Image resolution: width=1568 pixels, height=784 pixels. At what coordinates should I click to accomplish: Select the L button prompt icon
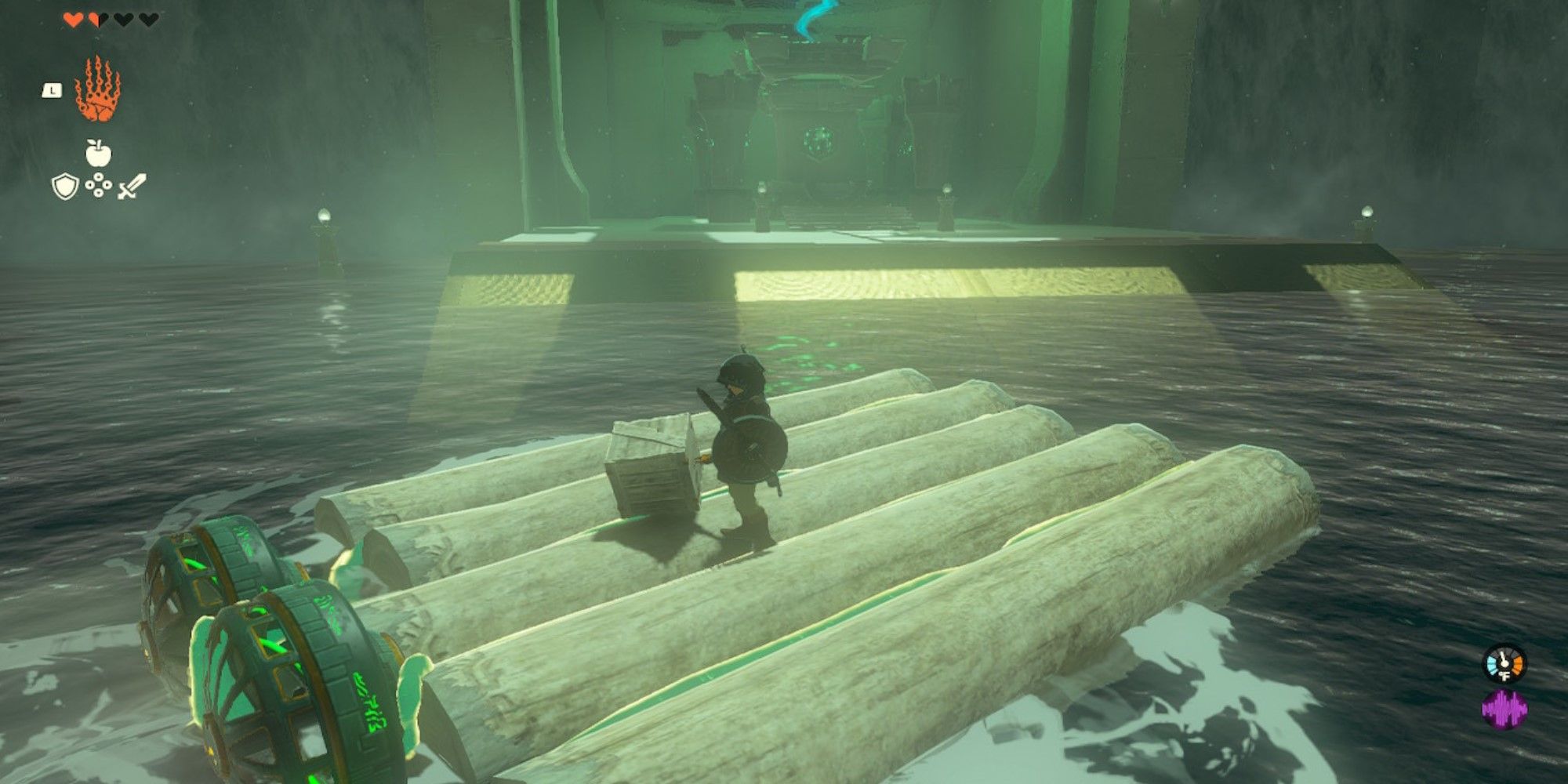[x=52, y=90]
